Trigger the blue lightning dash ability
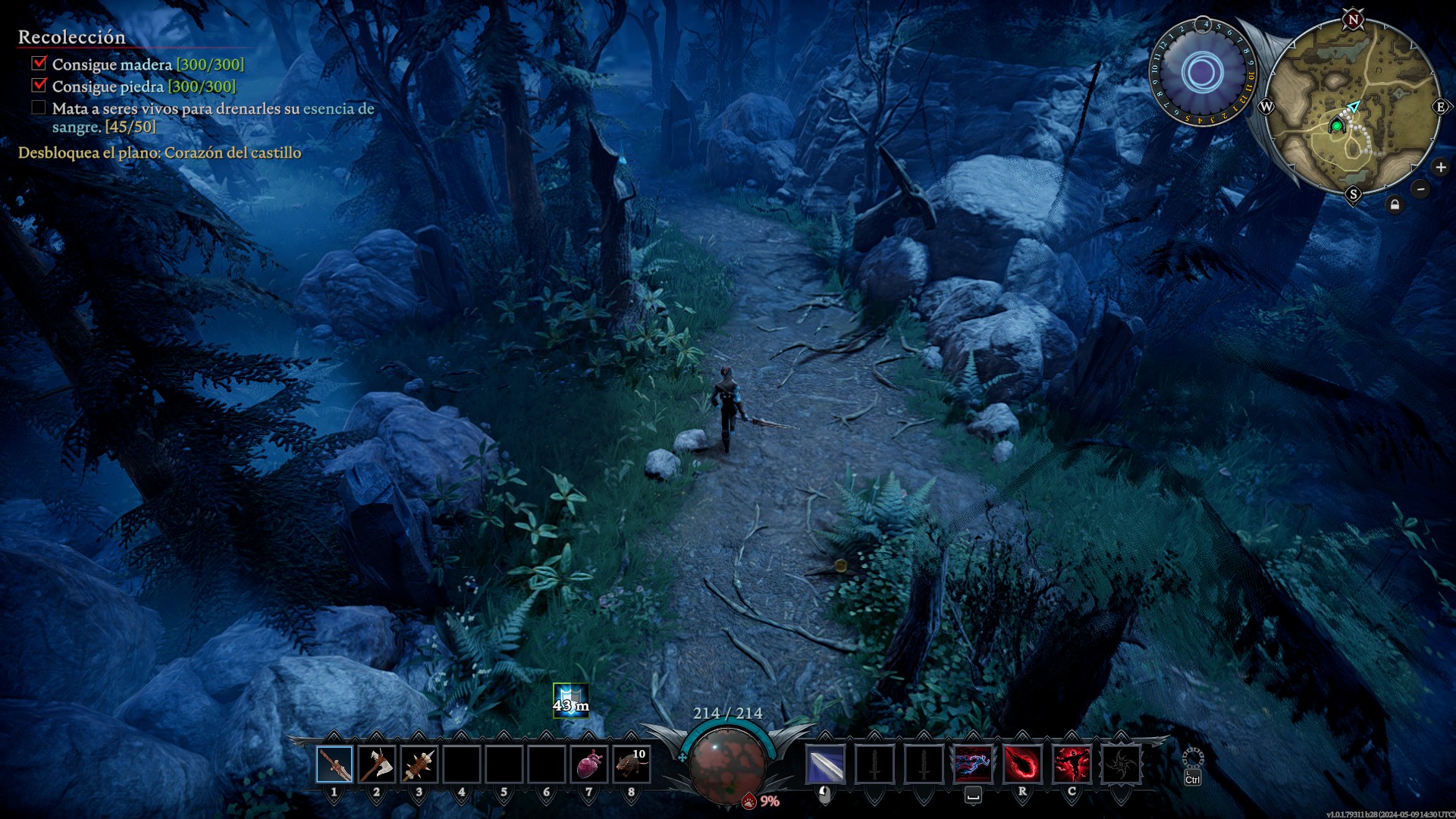This screenshot has width=1456, height=819. (973, 764)
